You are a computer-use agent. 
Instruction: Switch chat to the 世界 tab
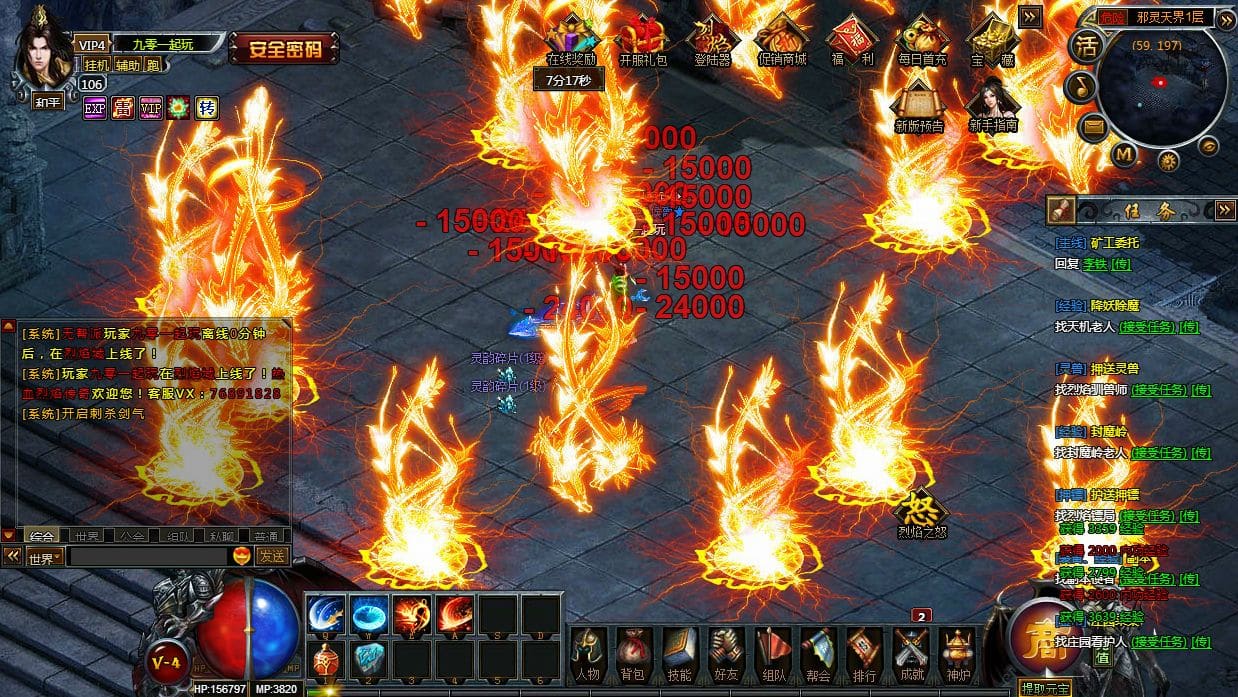tap(87, 536)
